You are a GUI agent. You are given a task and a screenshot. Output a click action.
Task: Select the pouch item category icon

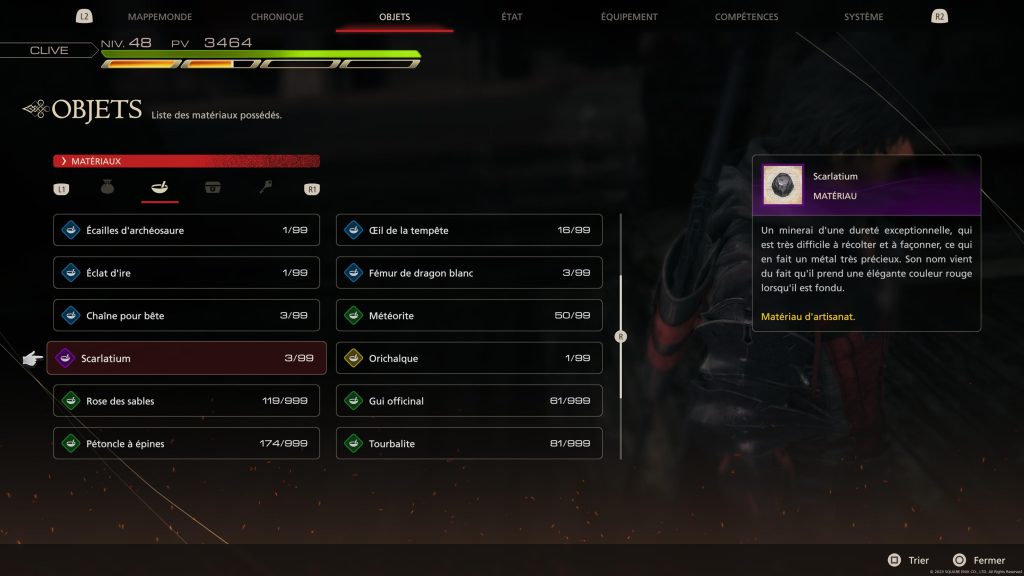point(108,187)
